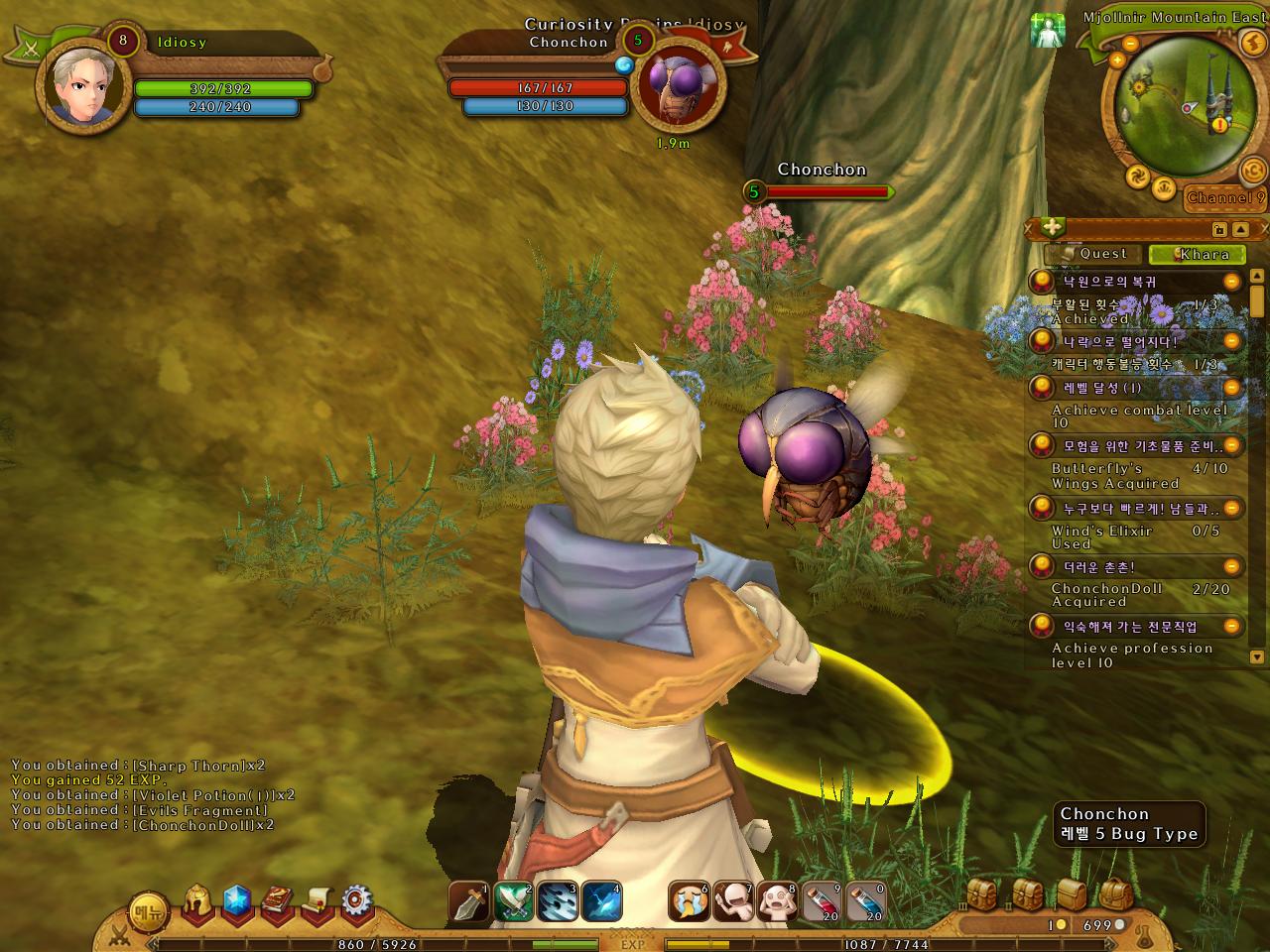Open the rightmost backpack inventory bag

click(1116, 893)
